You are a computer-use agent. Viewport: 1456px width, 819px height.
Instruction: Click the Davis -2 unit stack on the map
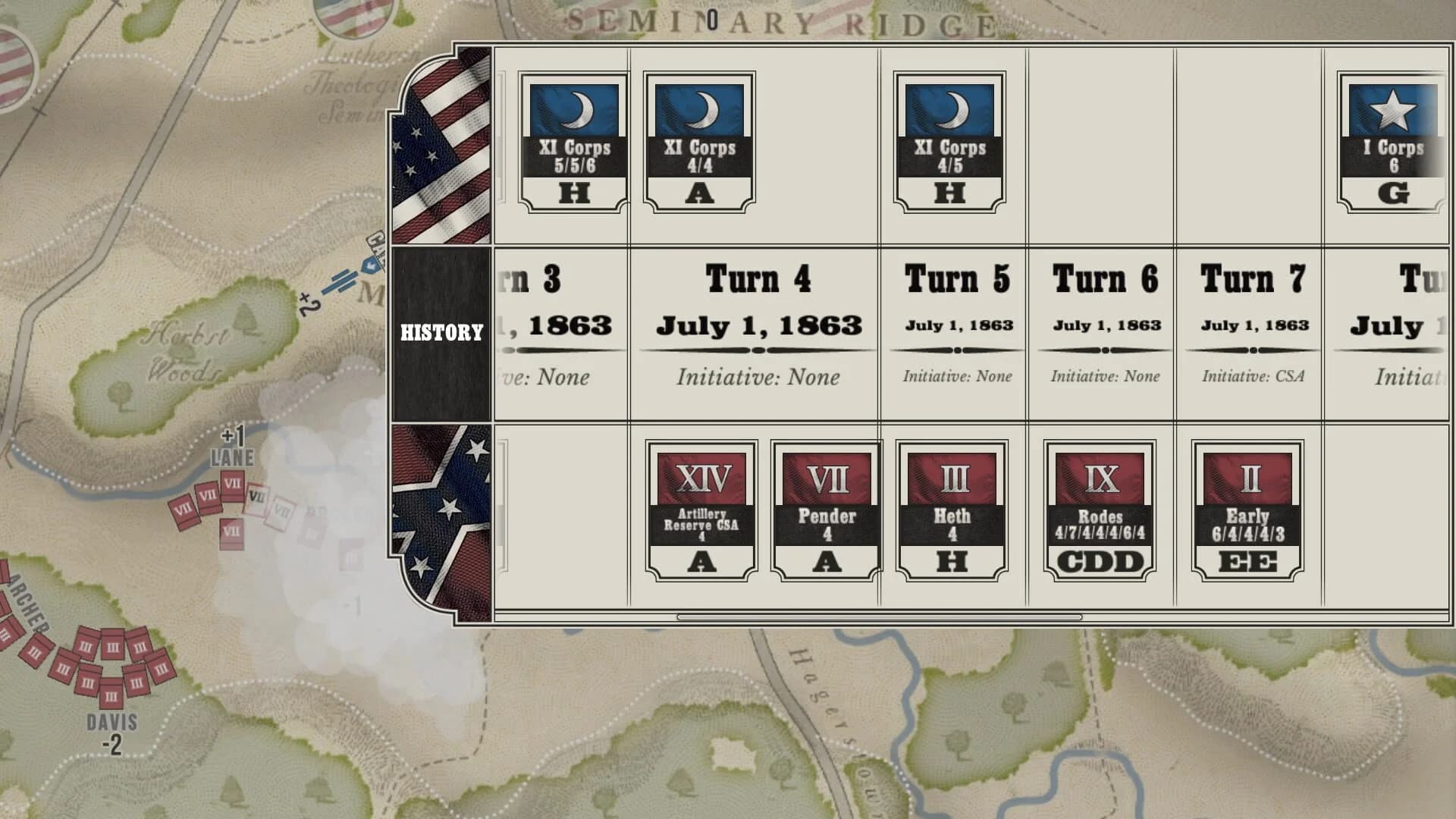coord(114,675)
